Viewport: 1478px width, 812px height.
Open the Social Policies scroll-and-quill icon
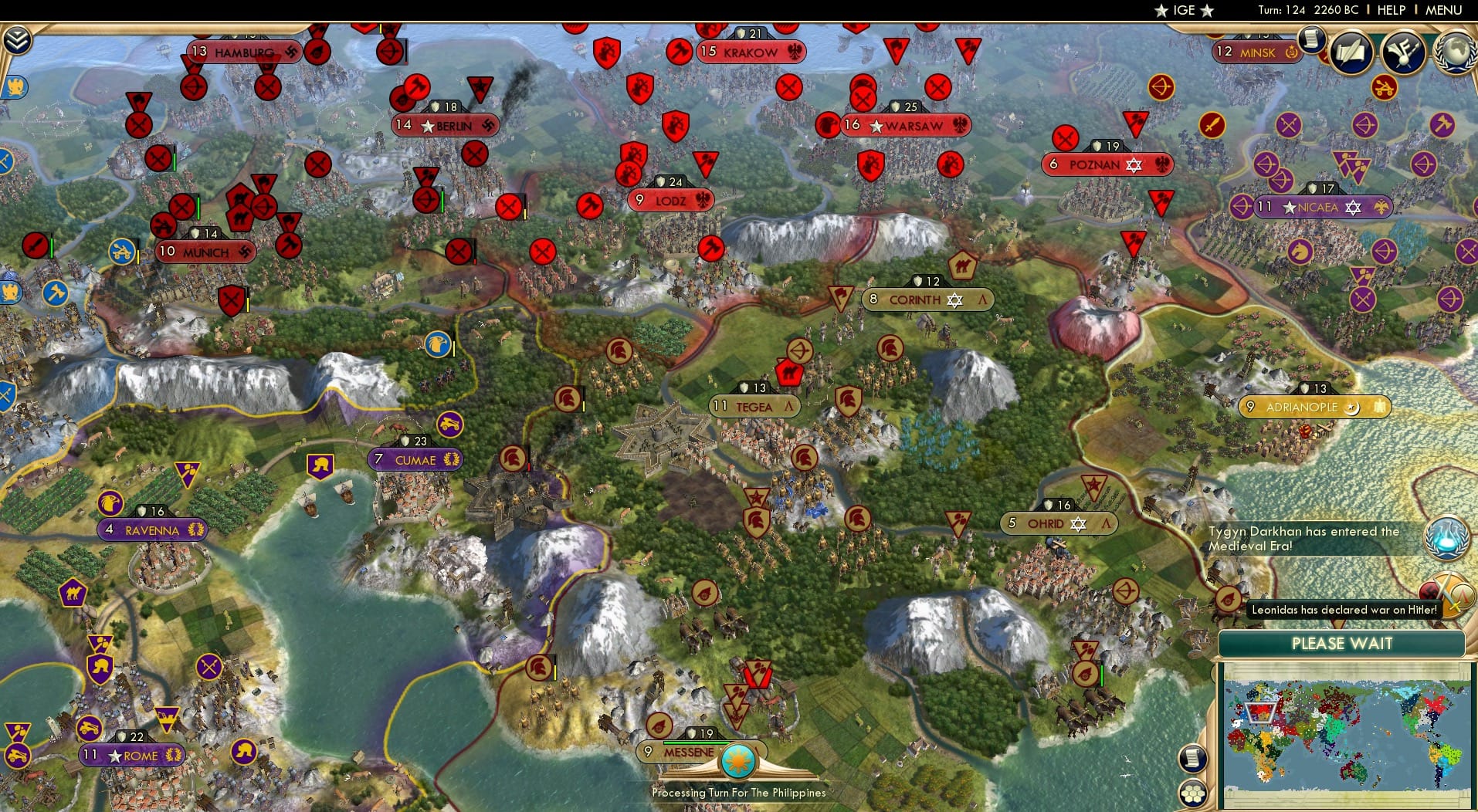1352,52
